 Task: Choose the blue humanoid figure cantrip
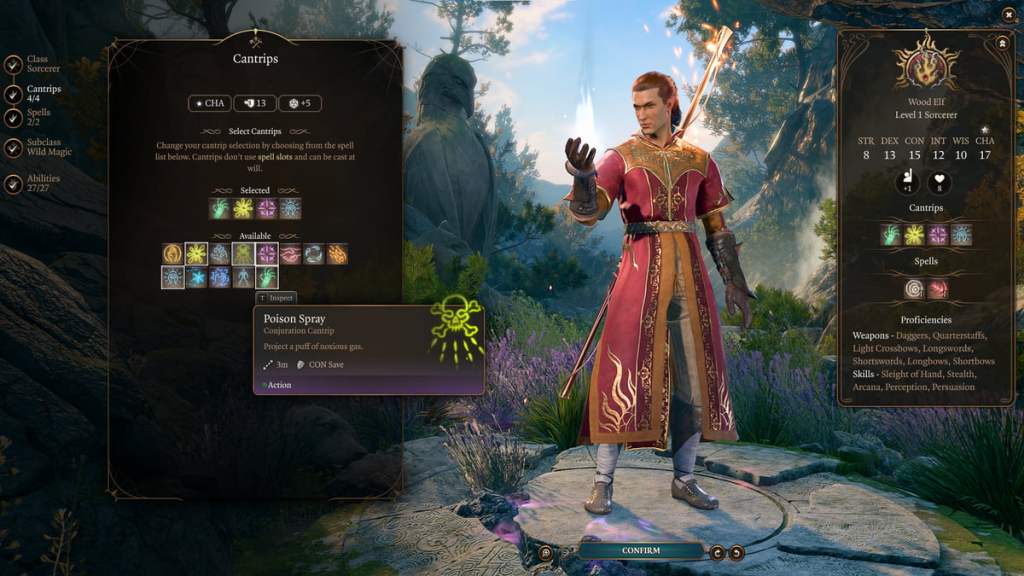point(243,277)
